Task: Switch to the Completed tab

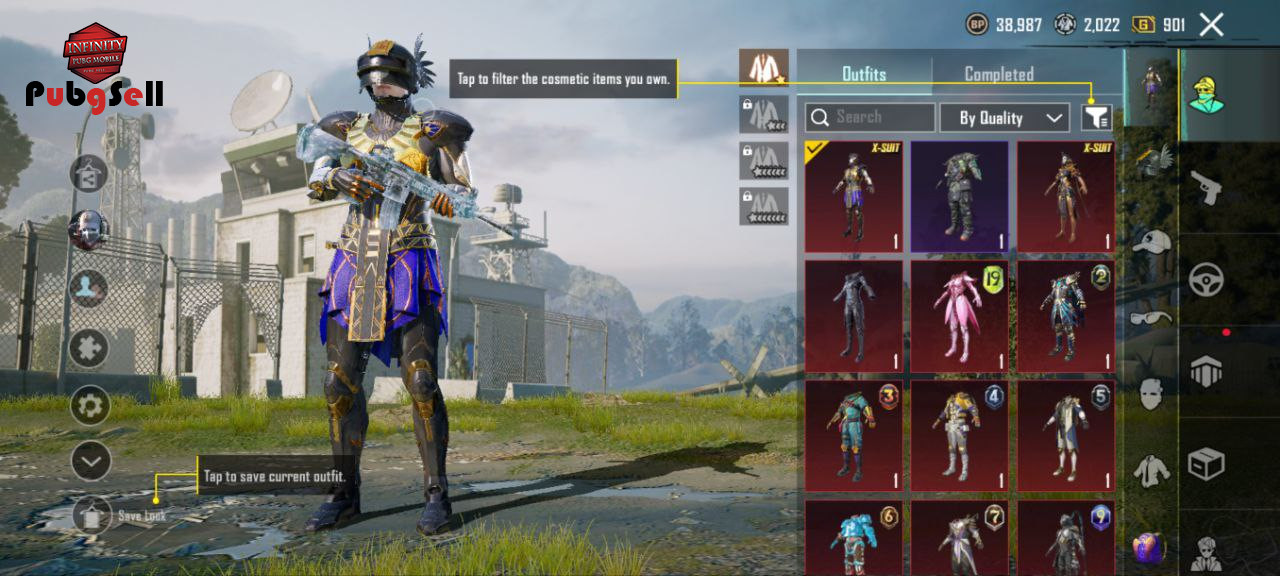Action: click(998, 74)
